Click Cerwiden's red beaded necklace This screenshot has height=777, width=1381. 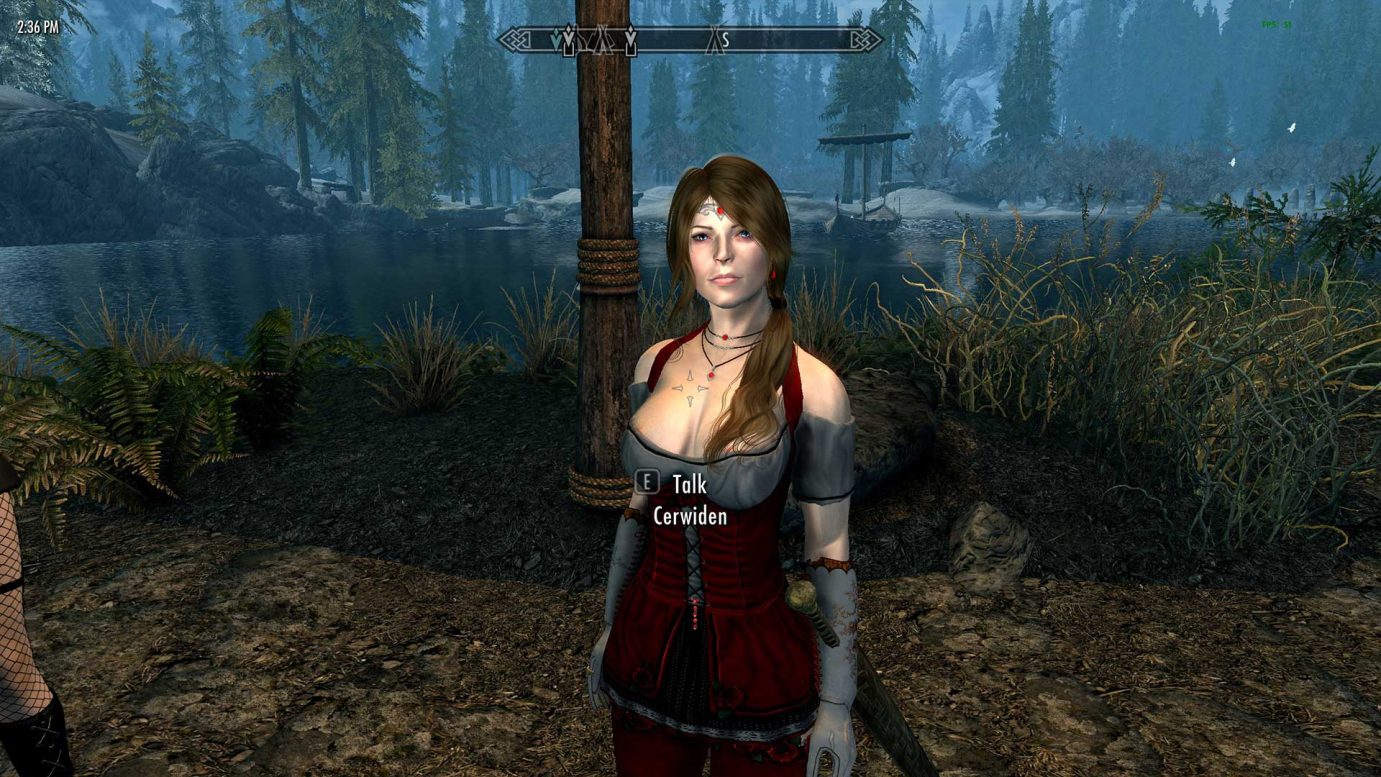(x=722, y=335)
